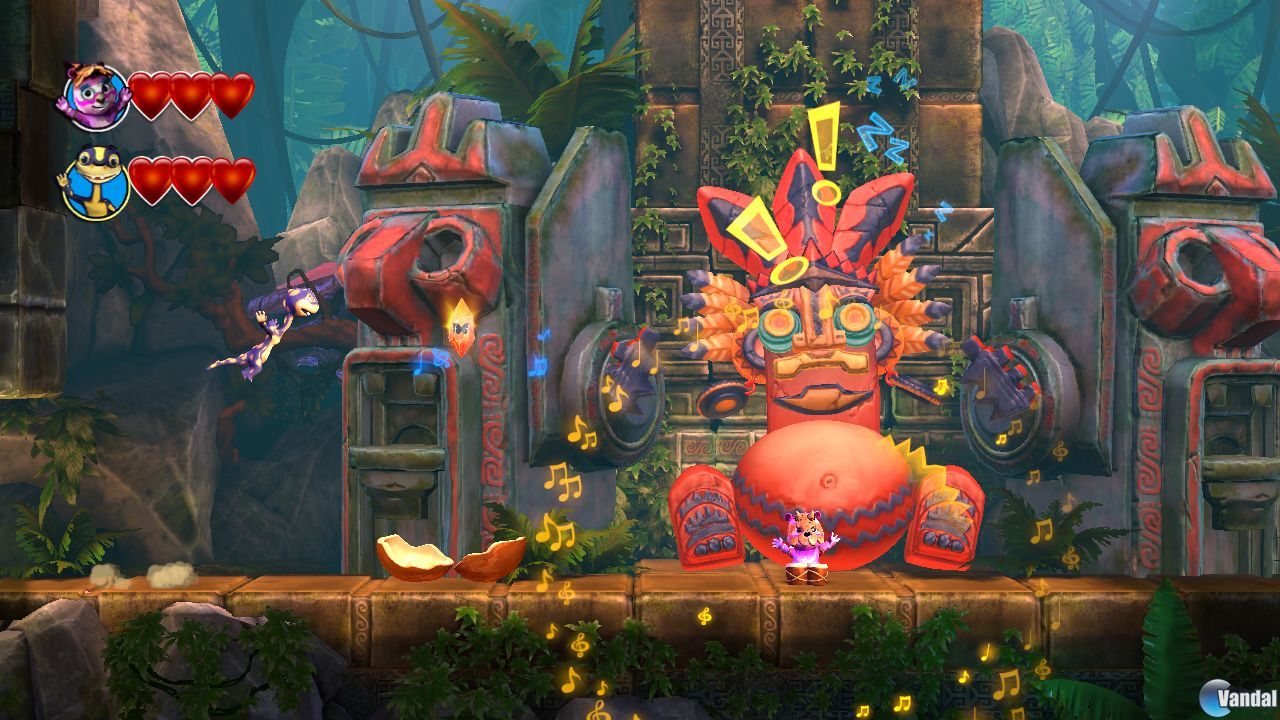Click the small dagger on the tiki's headdress

click(x=805, y=200)
